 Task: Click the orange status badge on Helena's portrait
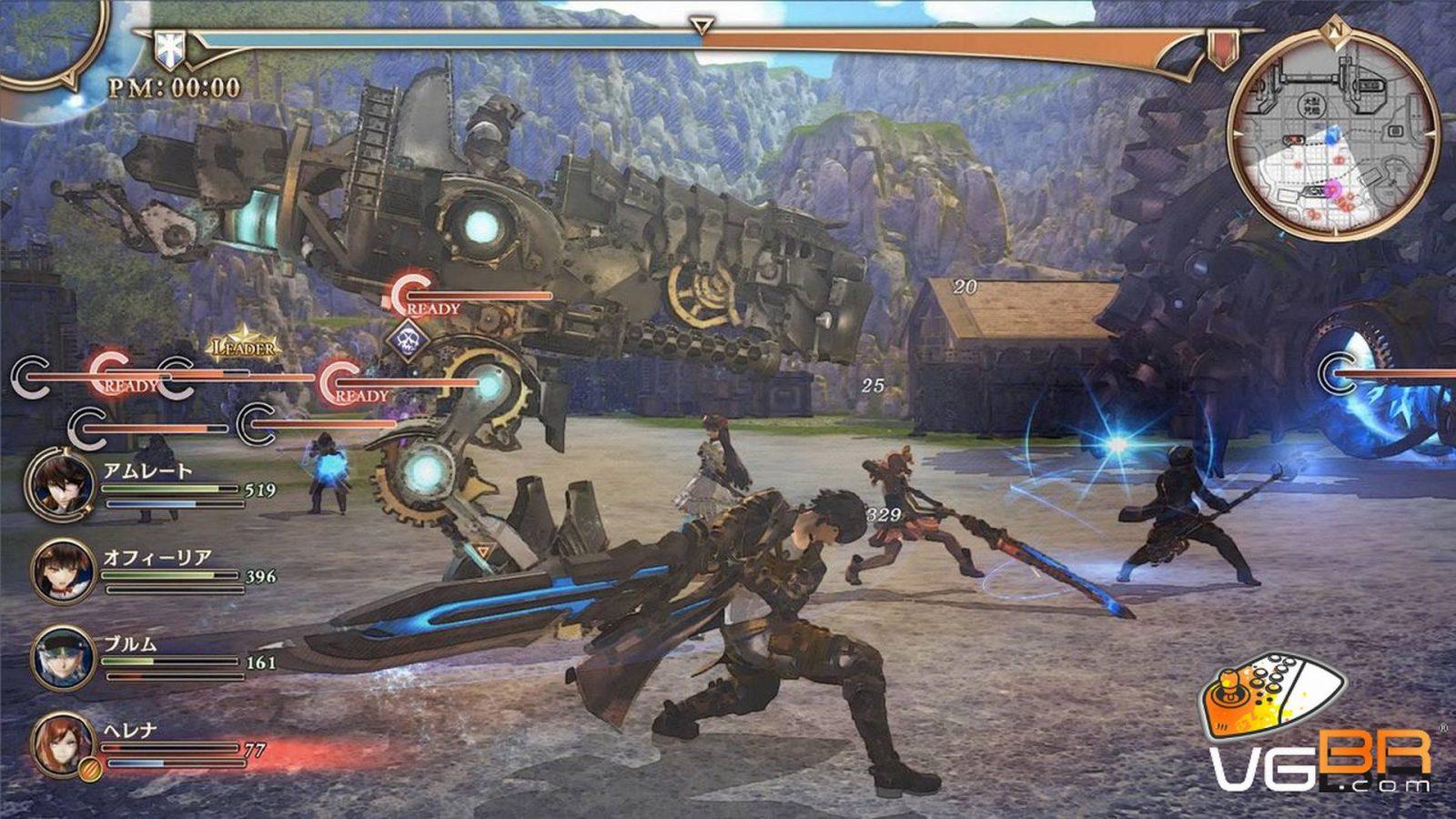coord(88,768)
